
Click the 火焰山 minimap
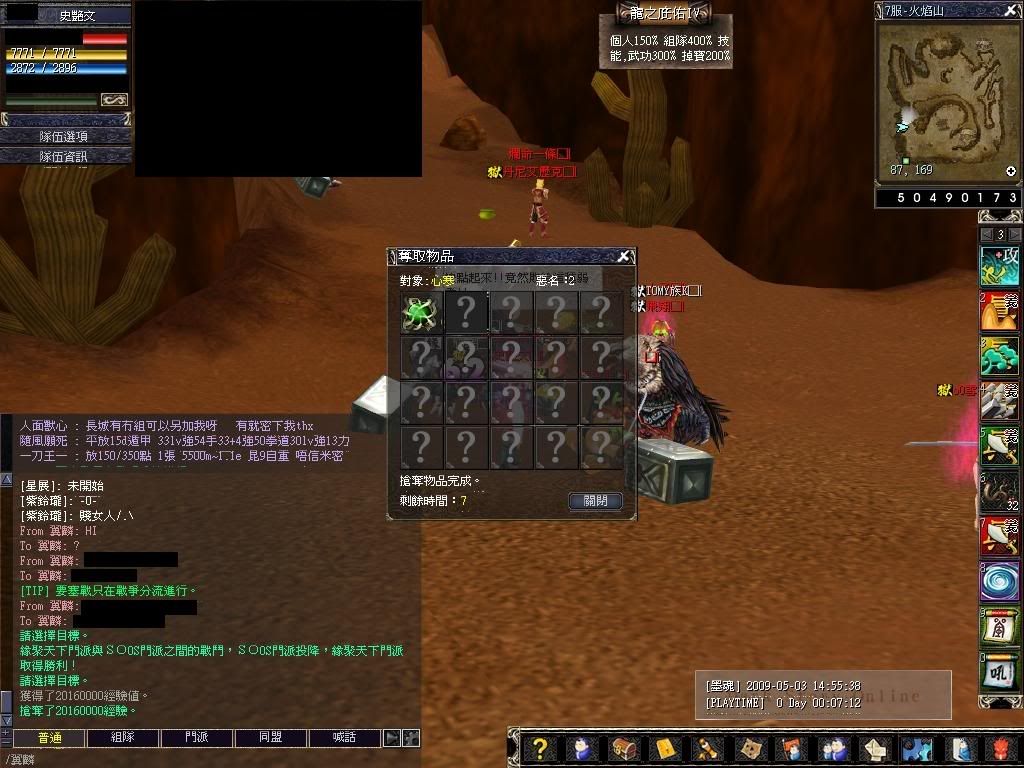point(947,100)
